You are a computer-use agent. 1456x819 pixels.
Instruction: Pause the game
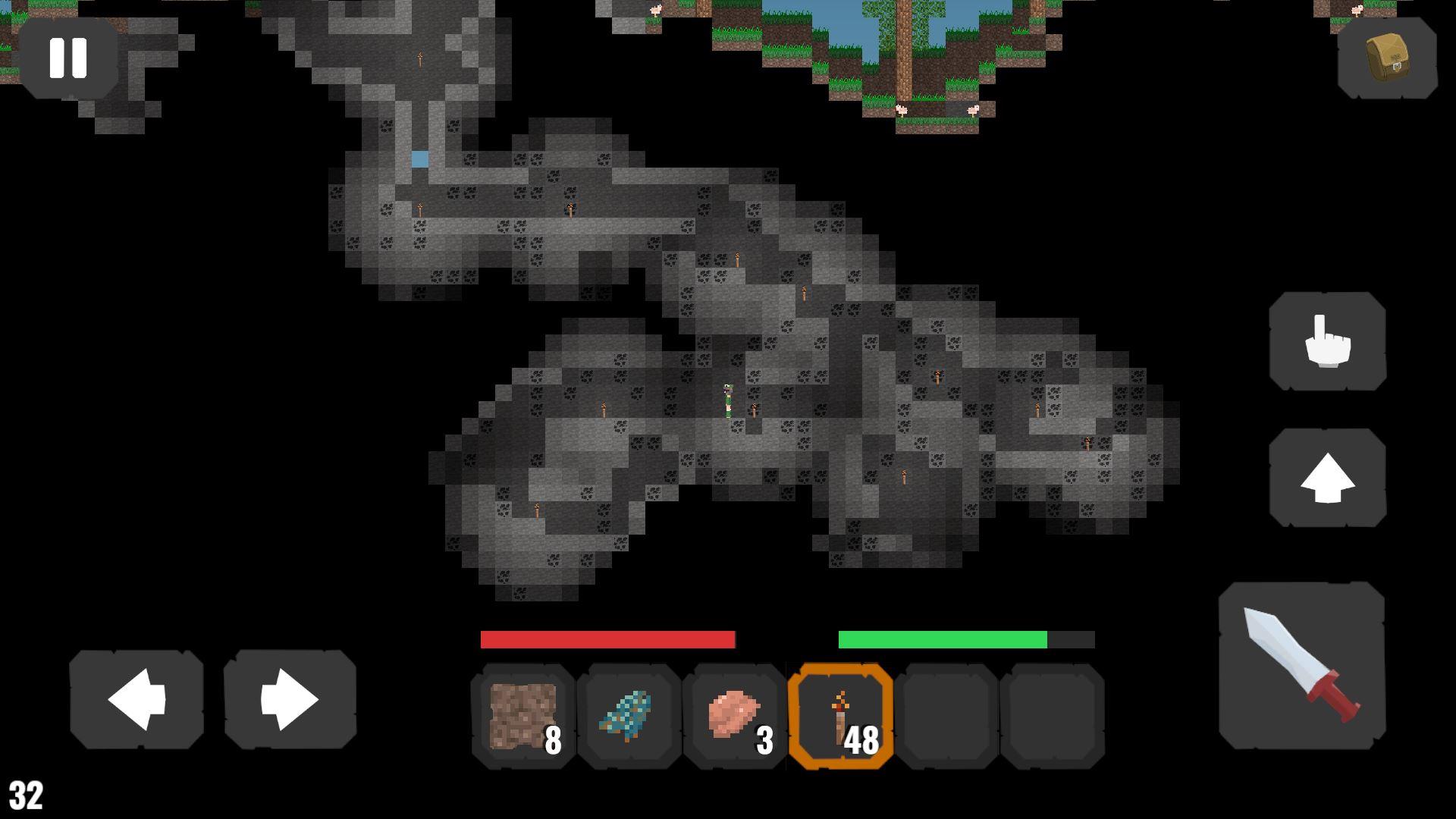(x=70, y=57)
